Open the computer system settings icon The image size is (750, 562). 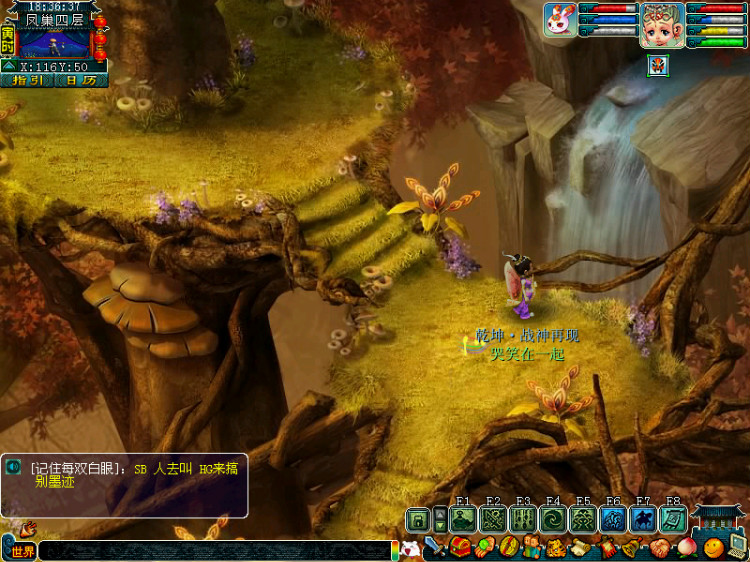pos(738,546)
